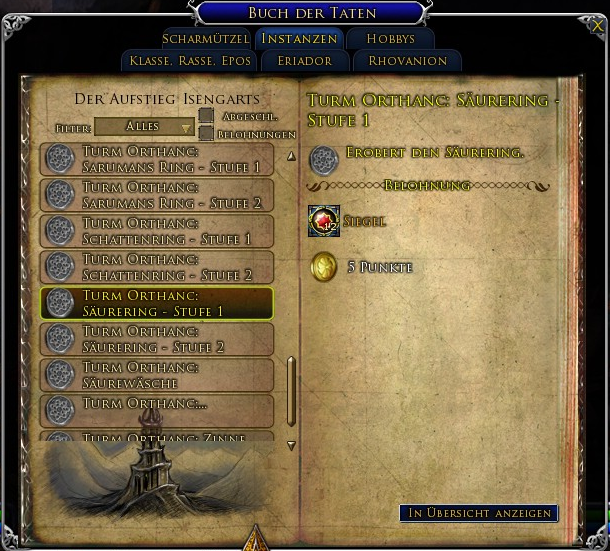Switch to the Scharmützel tab
Viewport: 610px width, 551px height.
tap(205, 39)
